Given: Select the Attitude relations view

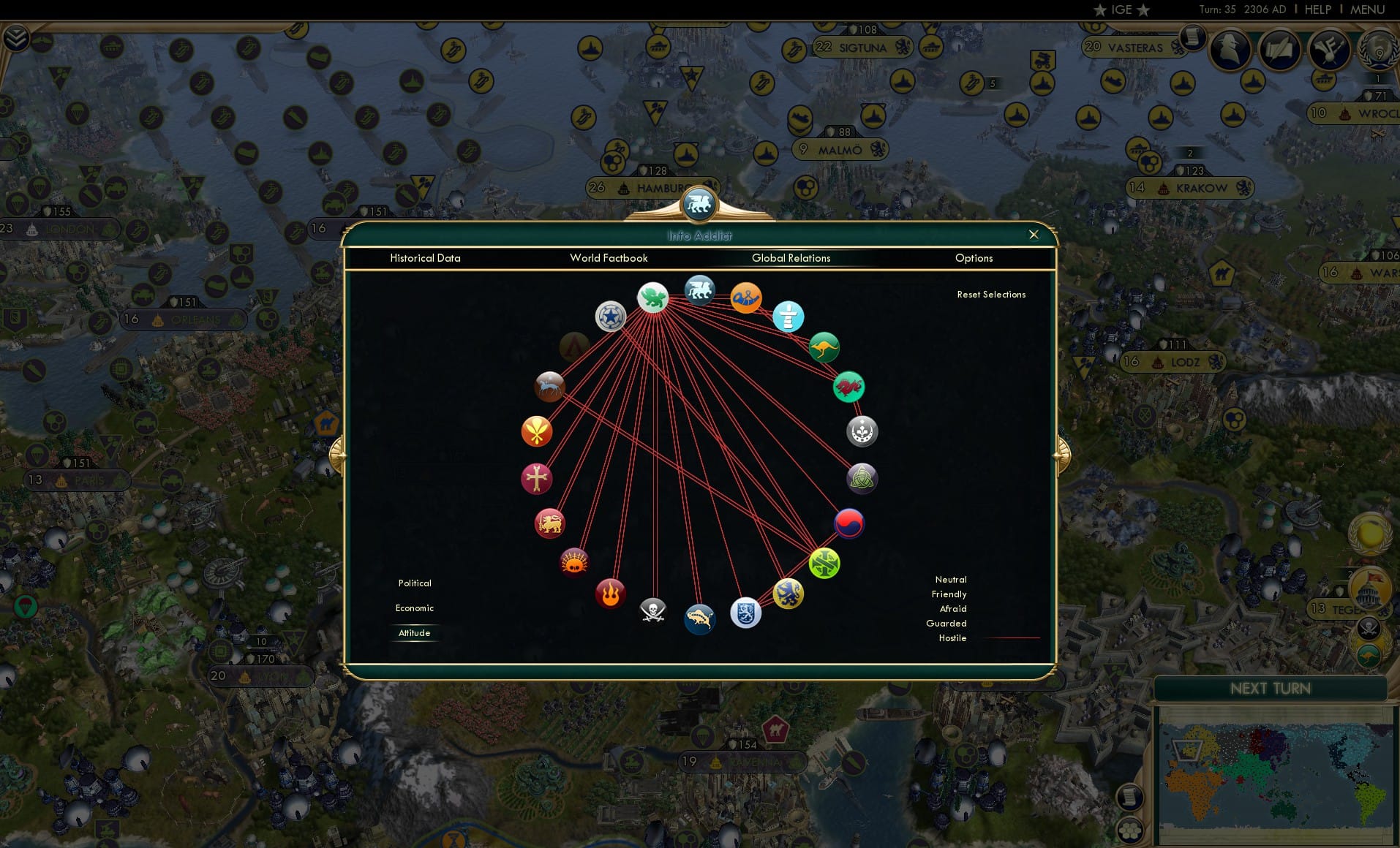Looking at the screenshot, I should [415, 633].
